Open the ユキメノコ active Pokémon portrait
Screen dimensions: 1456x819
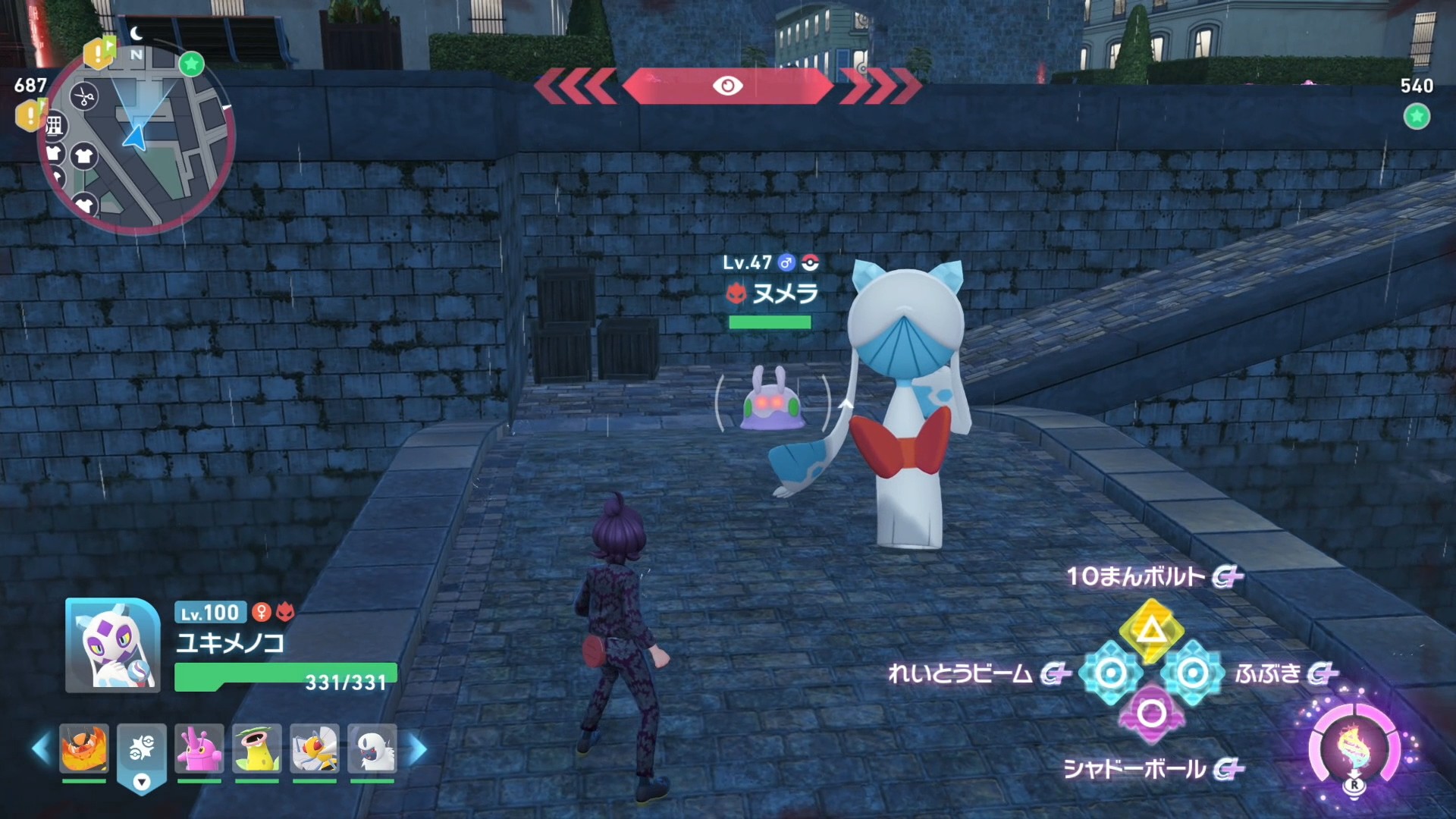click(112, 645)
